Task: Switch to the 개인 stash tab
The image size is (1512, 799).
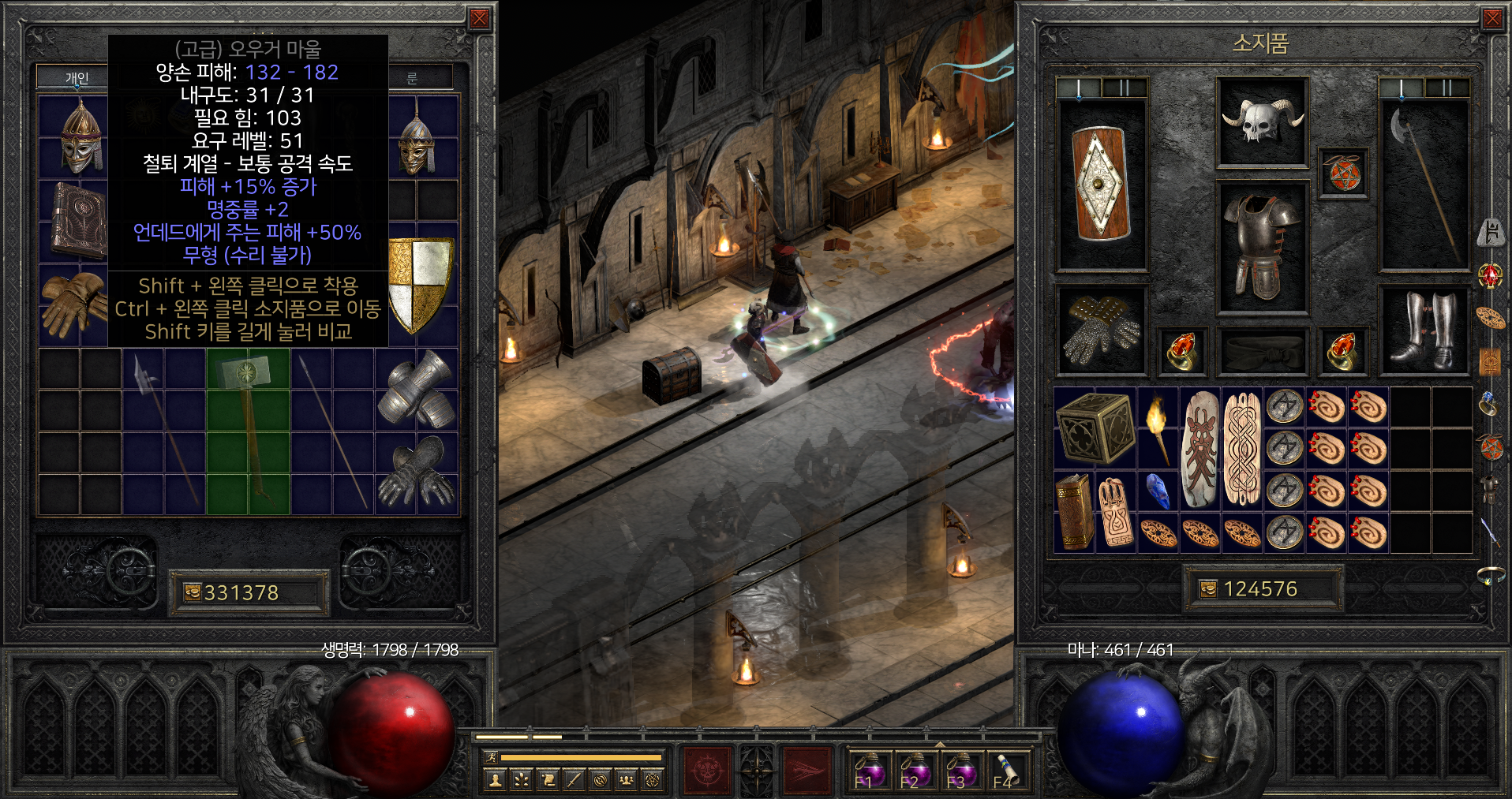Action: [x=77, y=77]
